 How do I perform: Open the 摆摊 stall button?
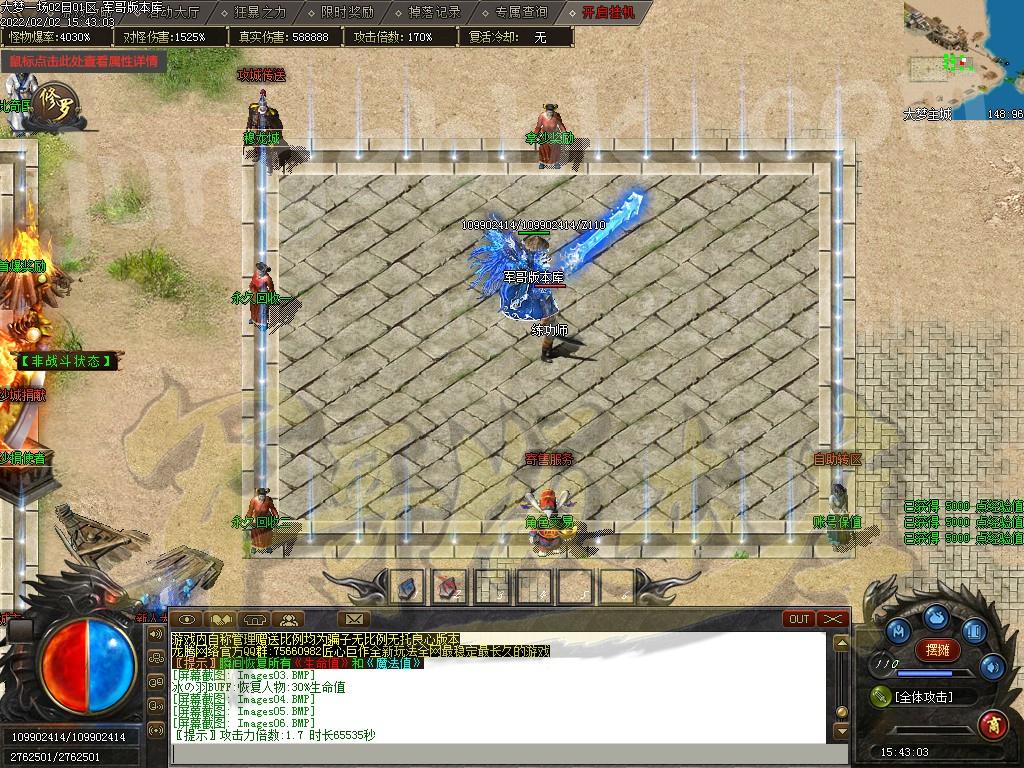click(937, 649)
